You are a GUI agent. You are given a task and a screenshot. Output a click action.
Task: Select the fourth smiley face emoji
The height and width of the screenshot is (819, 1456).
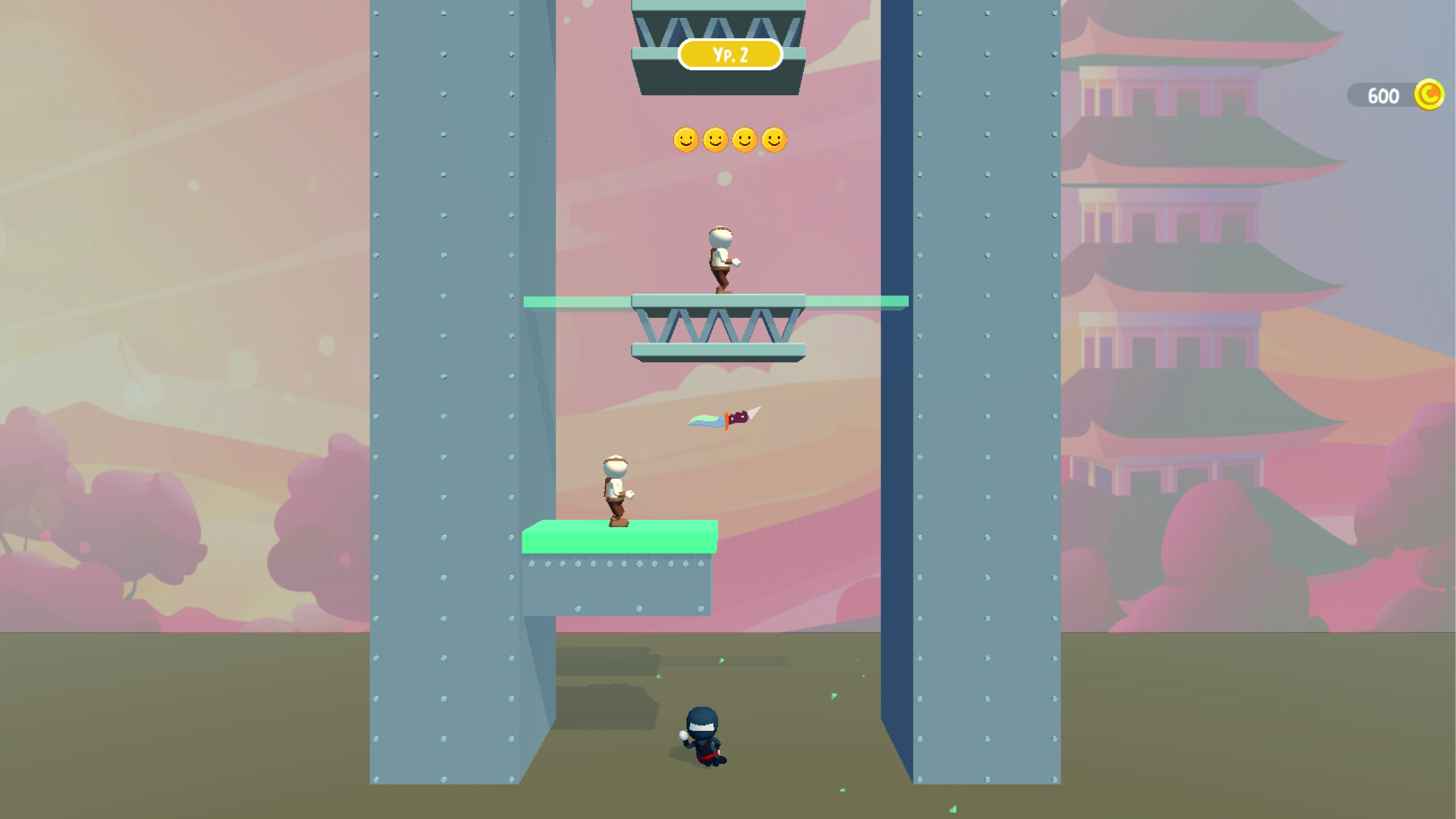pos(774,139)
